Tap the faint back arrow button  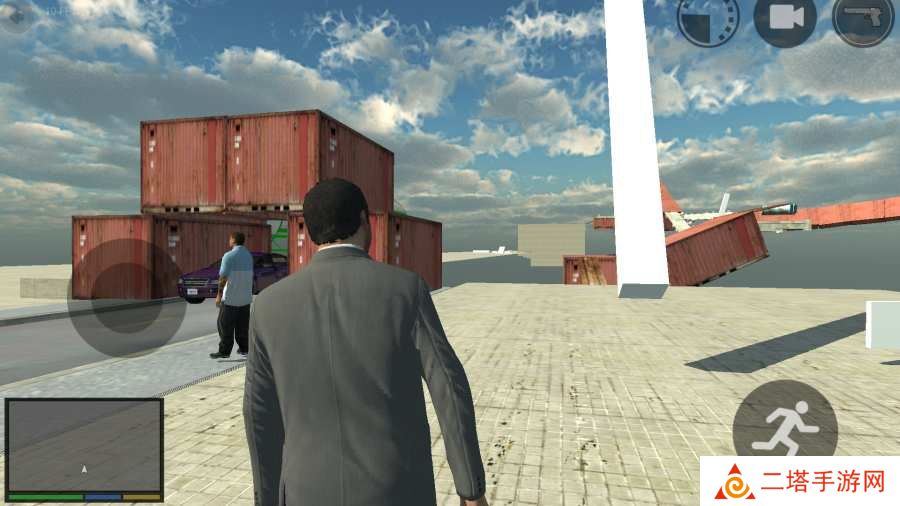[17, 18]
